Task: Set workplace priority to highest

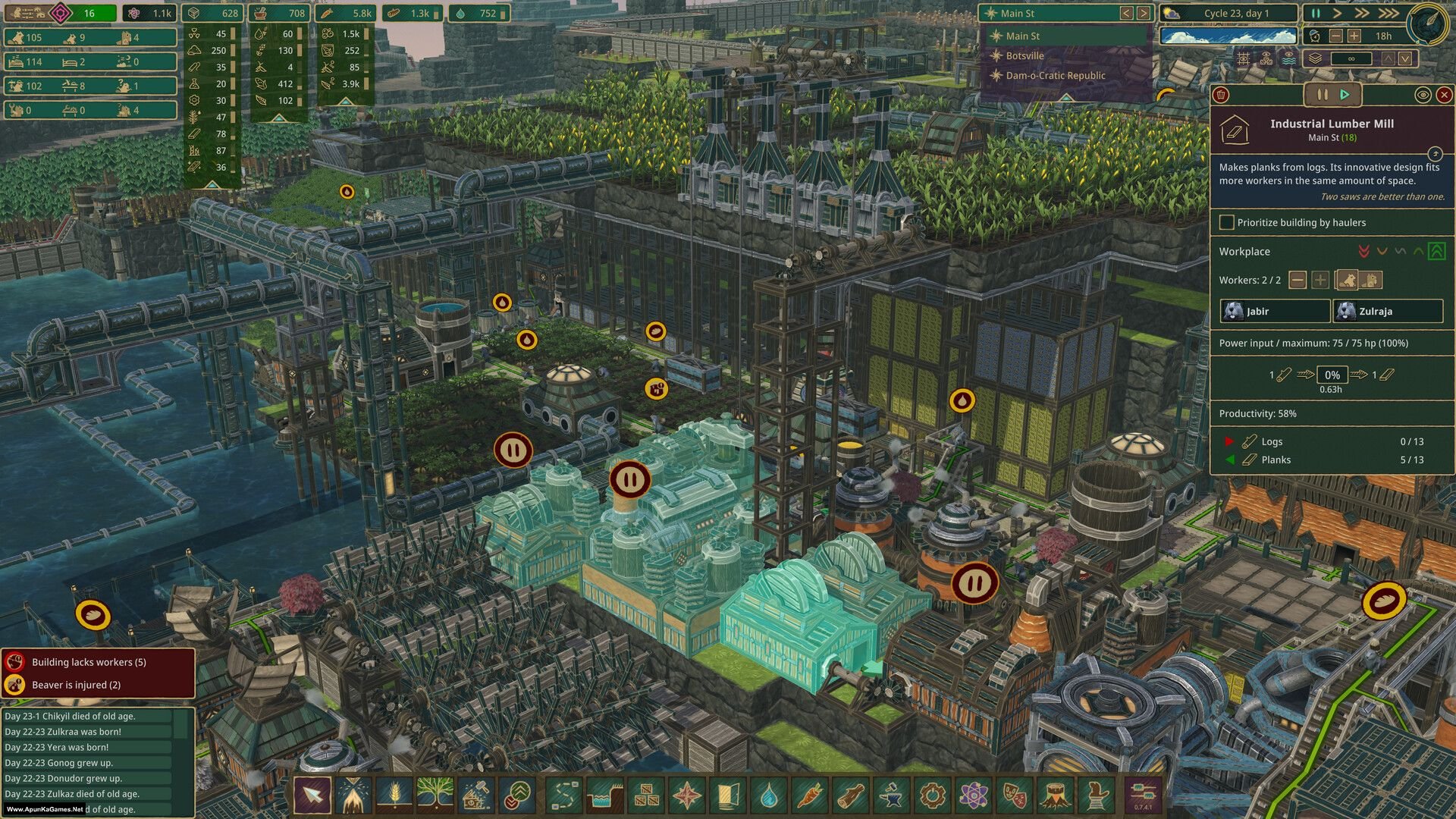Action: tap(1436, 251)
